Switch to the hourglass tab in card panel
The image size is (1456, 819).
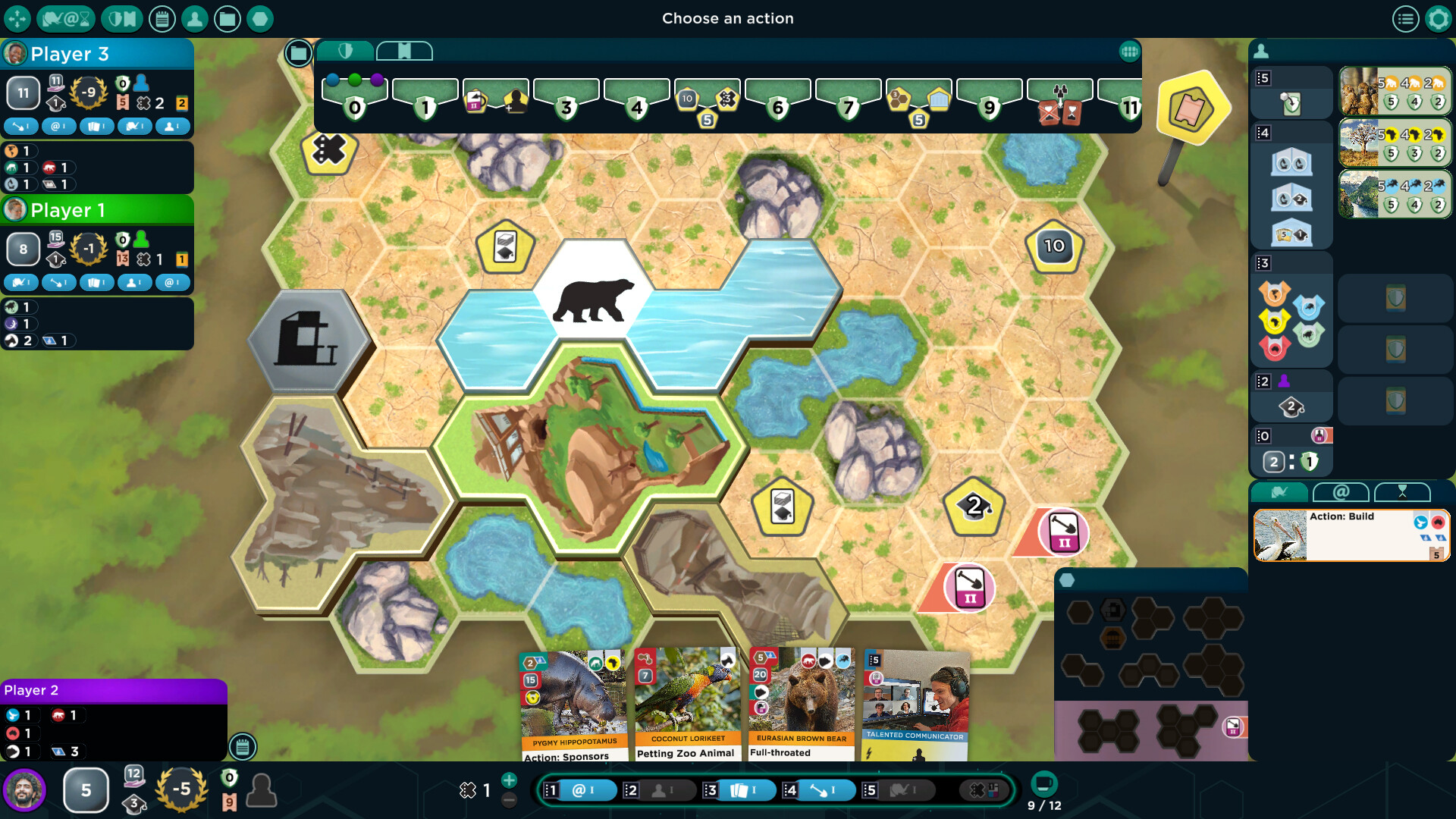pyautogui.click(x=1404, y=492)
